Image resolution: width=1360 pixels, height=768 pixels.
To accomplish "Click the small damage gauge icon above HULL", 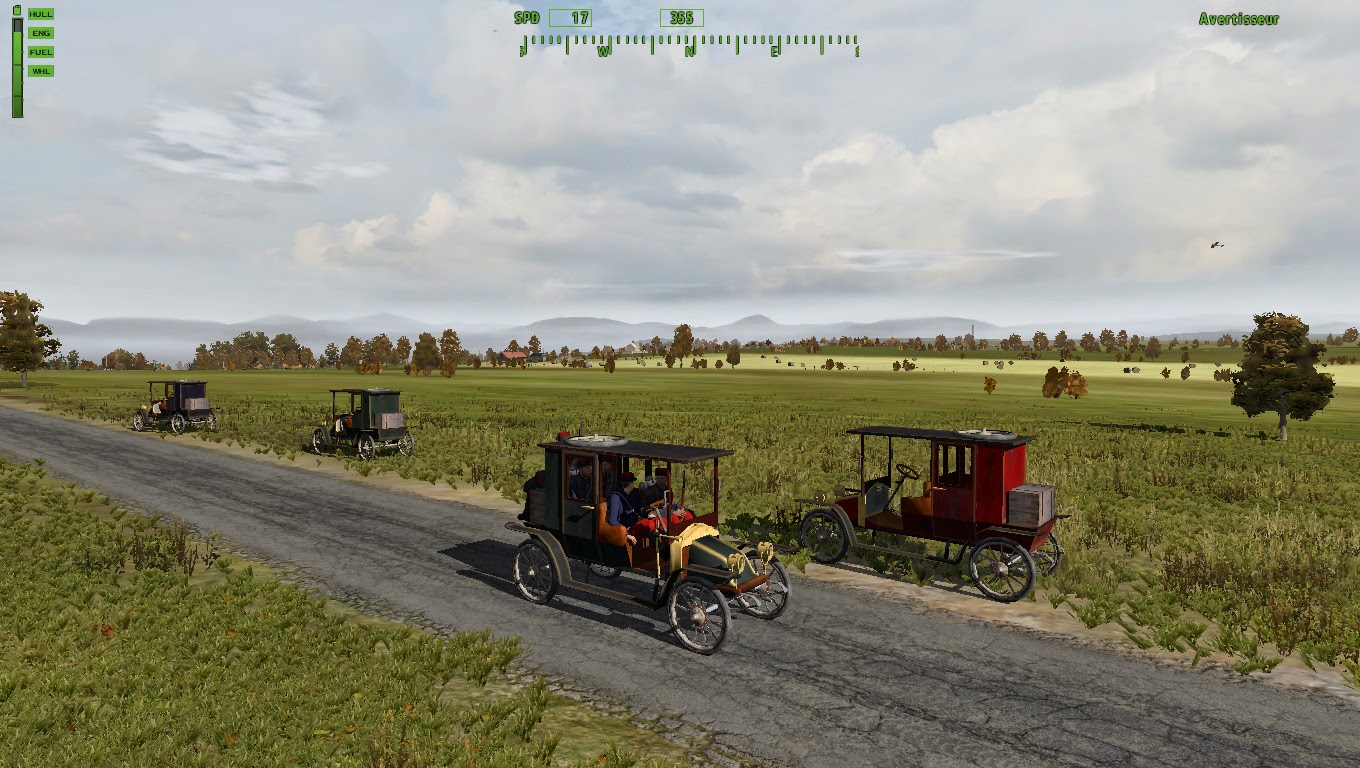I will click(x=17, y=10).
